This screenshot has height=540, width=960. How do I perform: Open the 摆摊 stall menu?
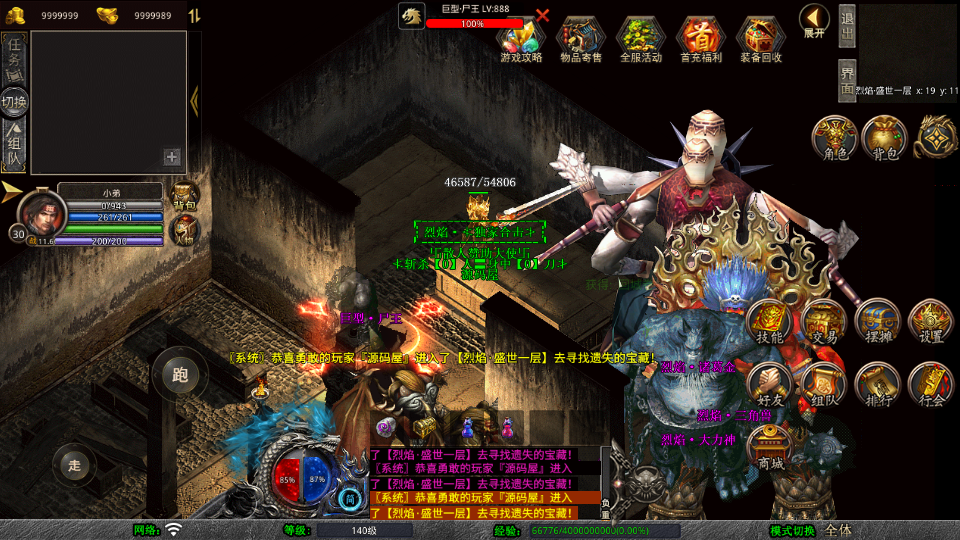[877, 322]
